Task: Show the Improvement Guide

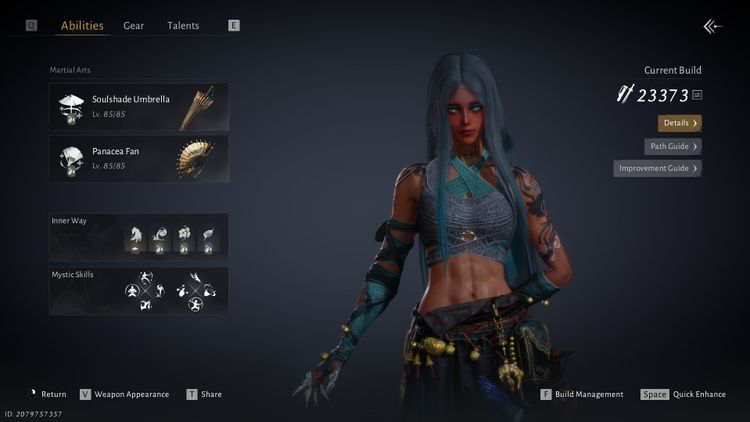Action: (x=657, y=168)
